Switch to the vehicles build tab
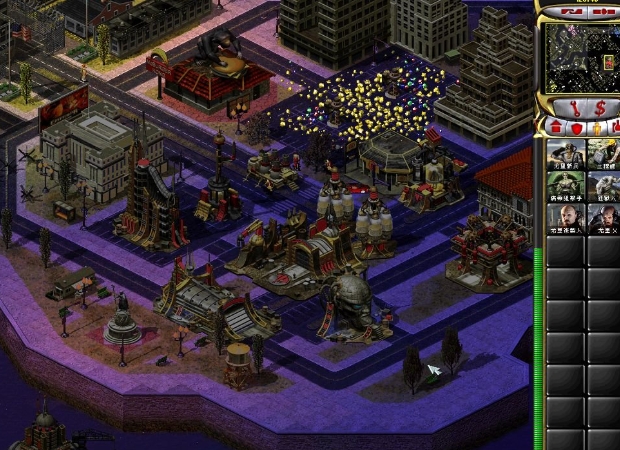The width and height of the screenshot is (620, 450). (615, 127)
